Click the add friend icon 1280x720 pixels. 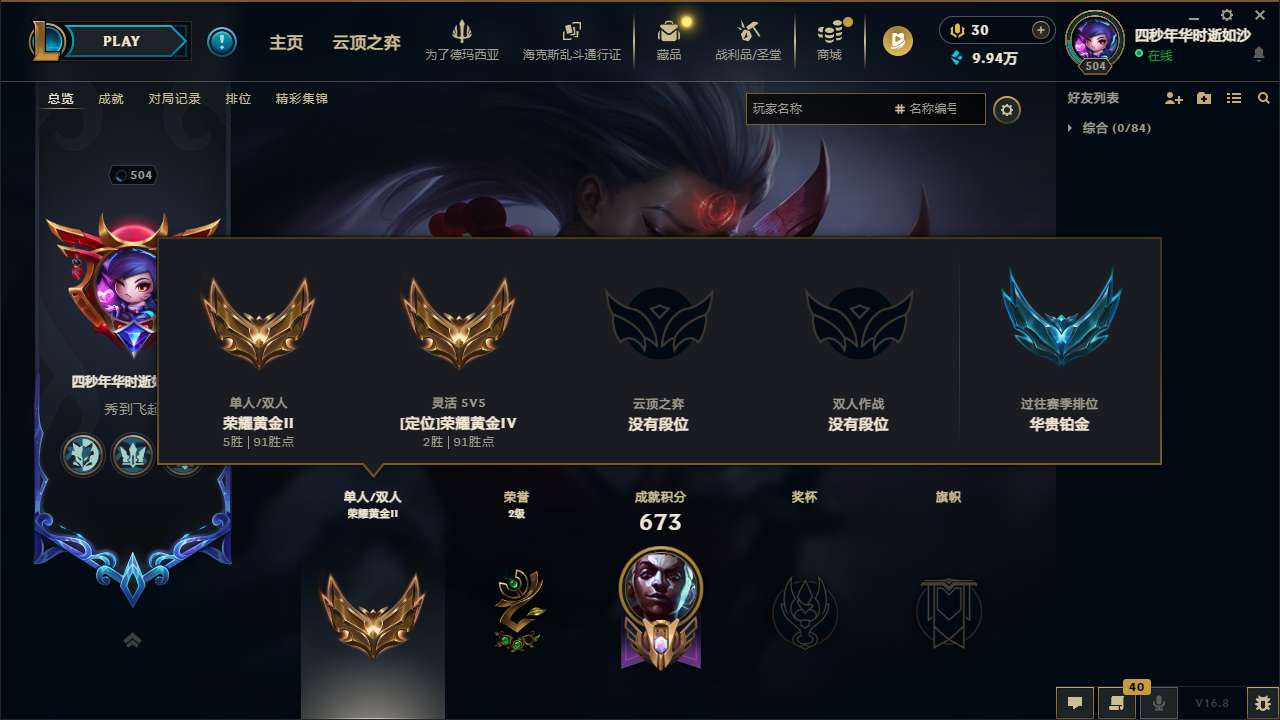click(x=1171, y=97)
